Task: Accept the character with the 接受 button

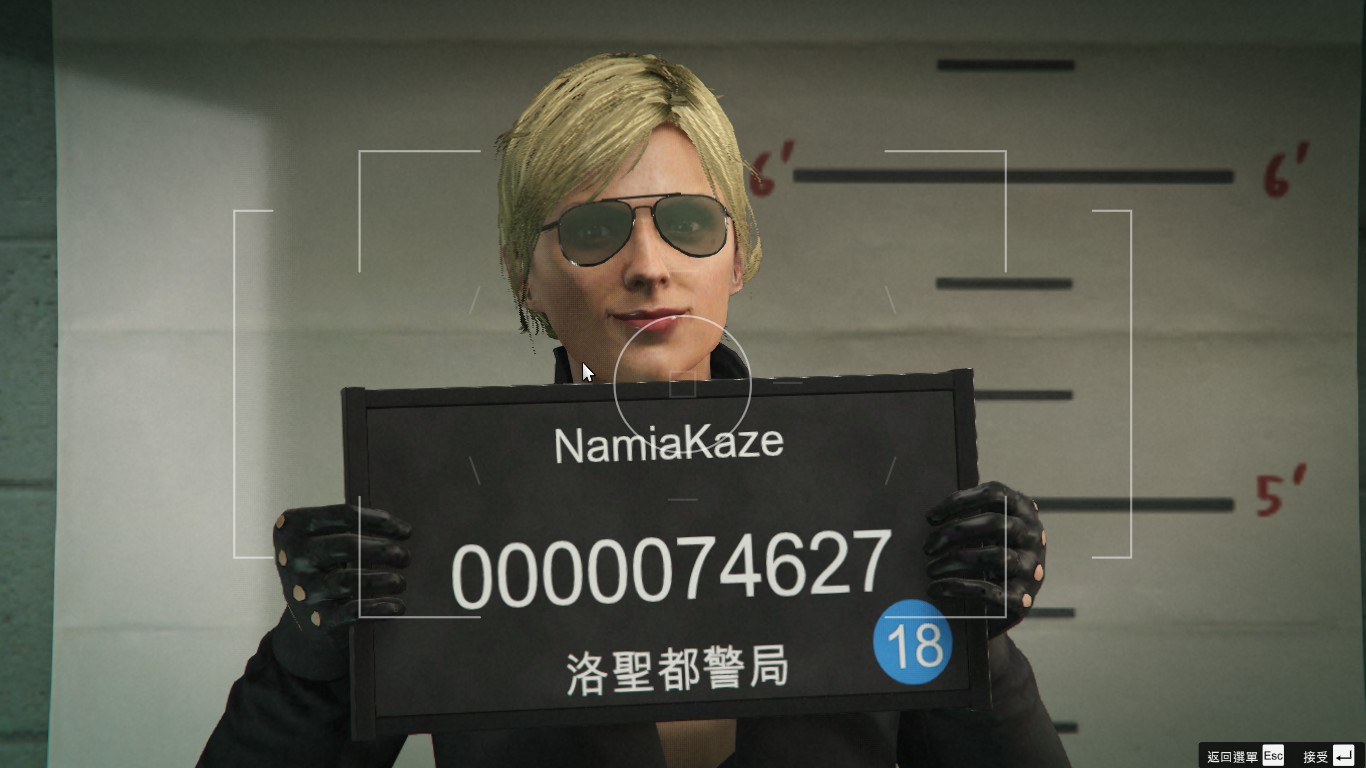Action: point(1328,756)
